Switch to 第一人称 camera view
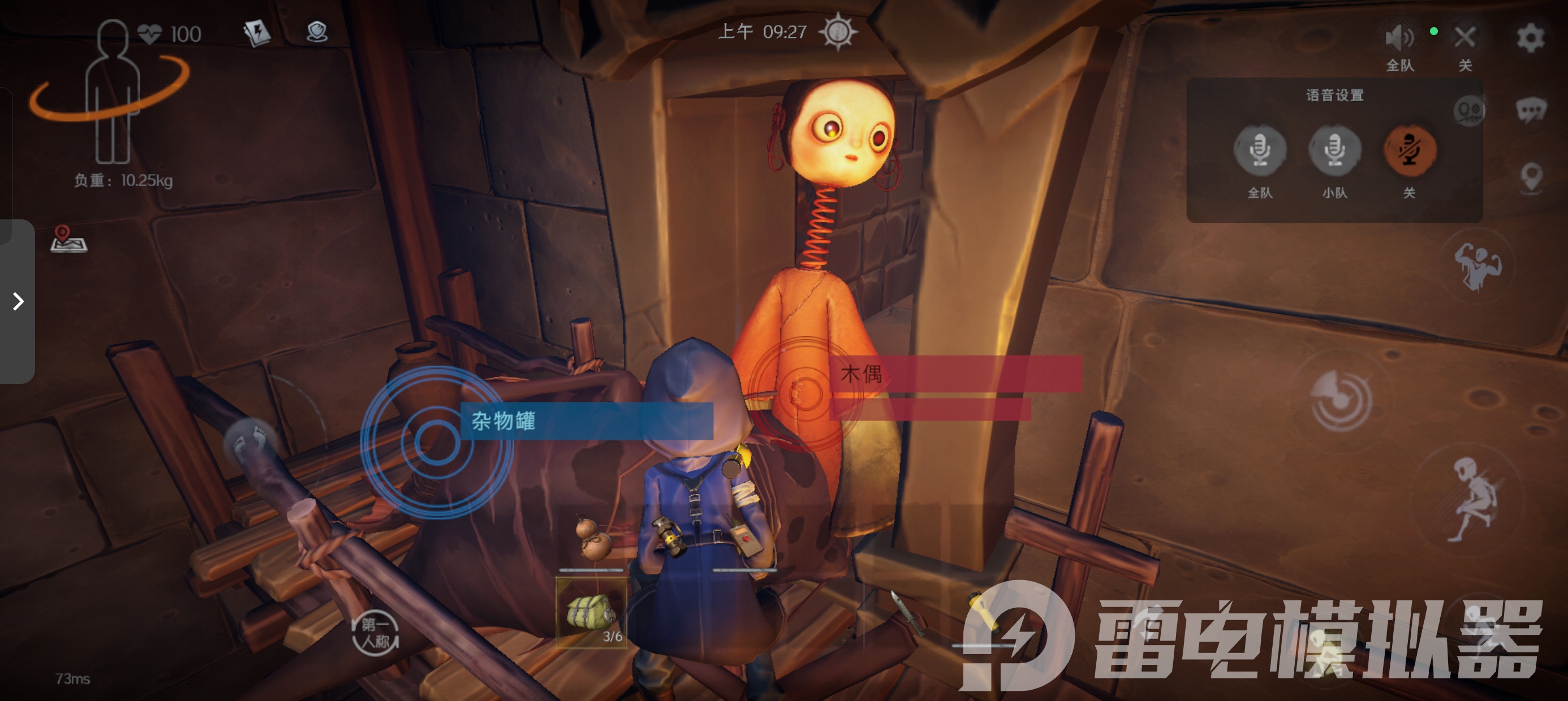 [x=375, y=633]
